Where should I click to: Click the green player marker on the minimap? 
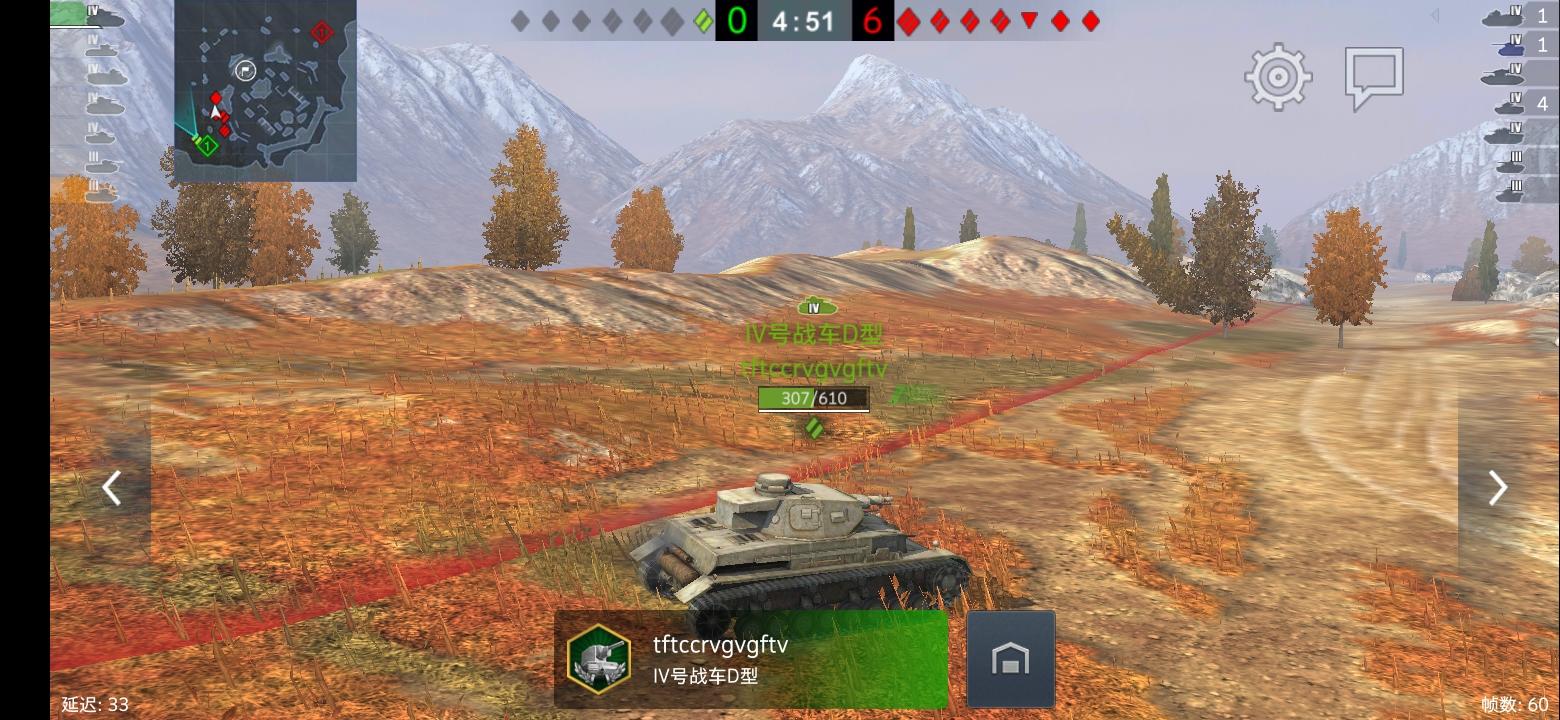(x=196, y=140)
